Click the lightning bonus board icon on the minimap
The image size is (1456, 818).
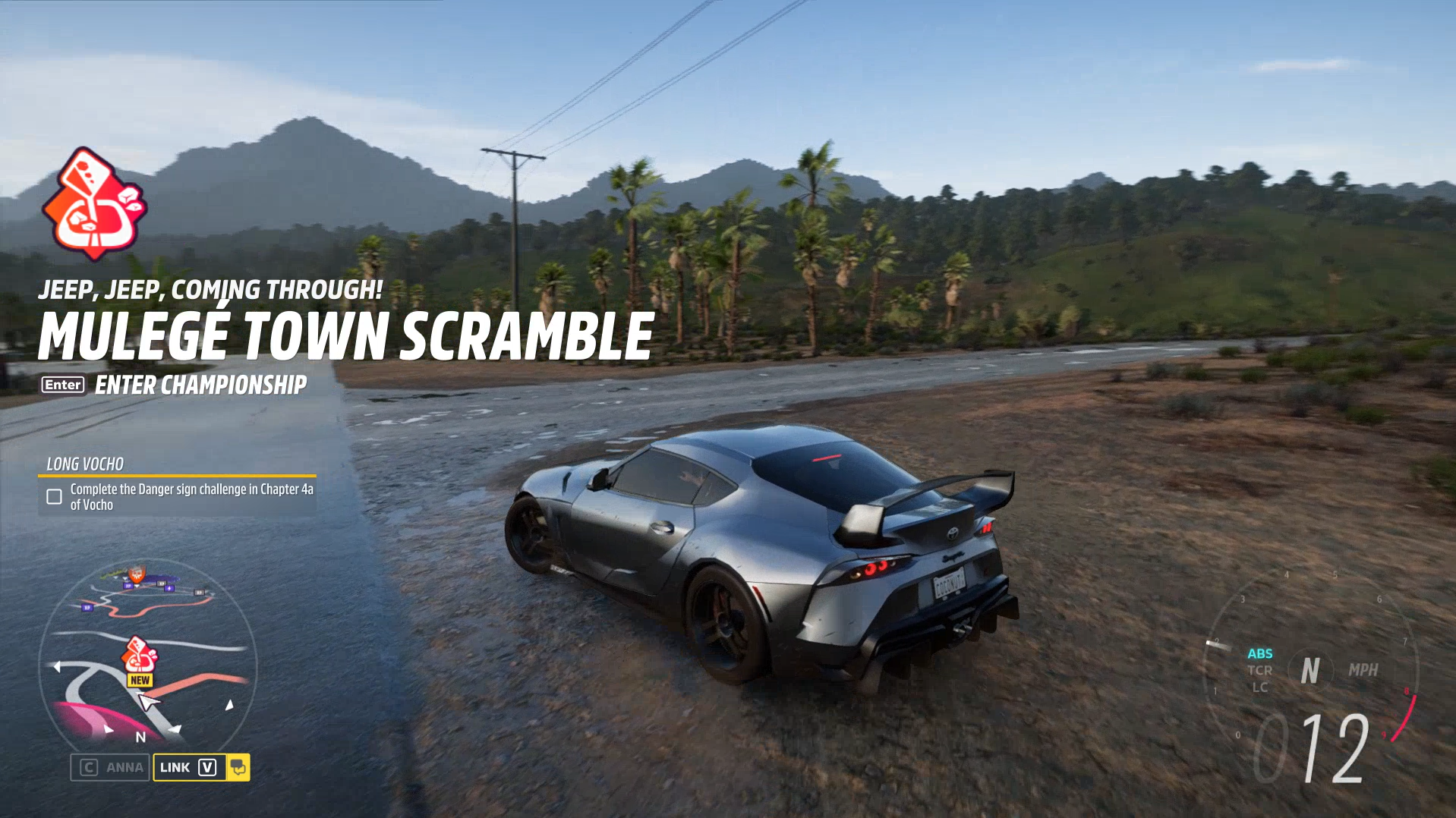pos(169,588)
